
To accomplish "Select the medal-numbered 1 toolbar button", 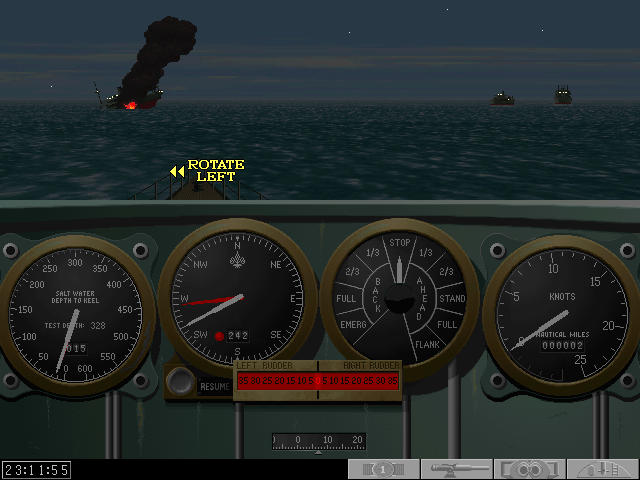I will tap(383, 469).
